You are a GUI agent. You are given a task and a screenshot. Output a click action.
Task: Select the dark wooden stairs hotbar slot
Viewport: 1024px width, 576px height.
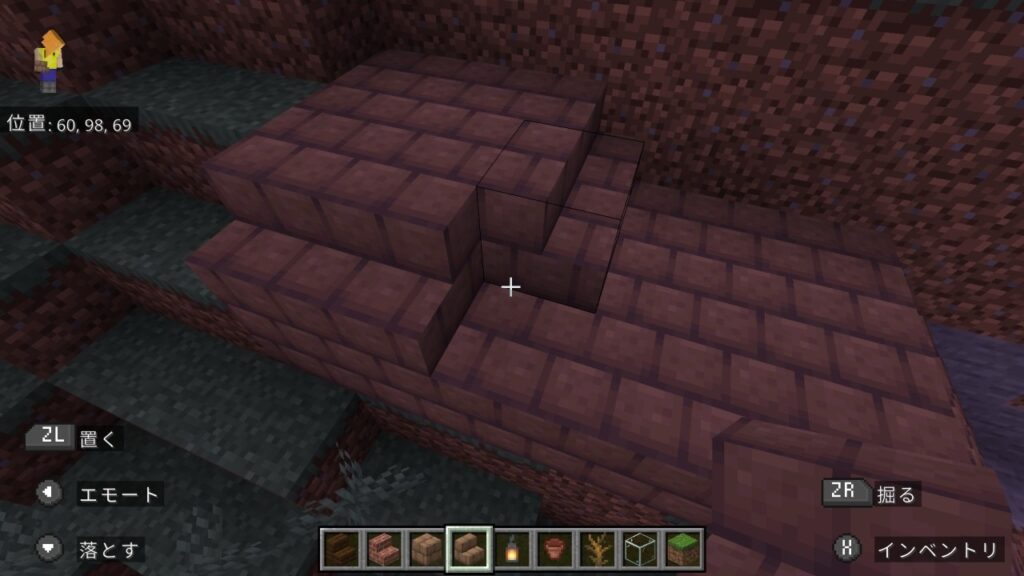pyautogui.click(x=339, y=549)
